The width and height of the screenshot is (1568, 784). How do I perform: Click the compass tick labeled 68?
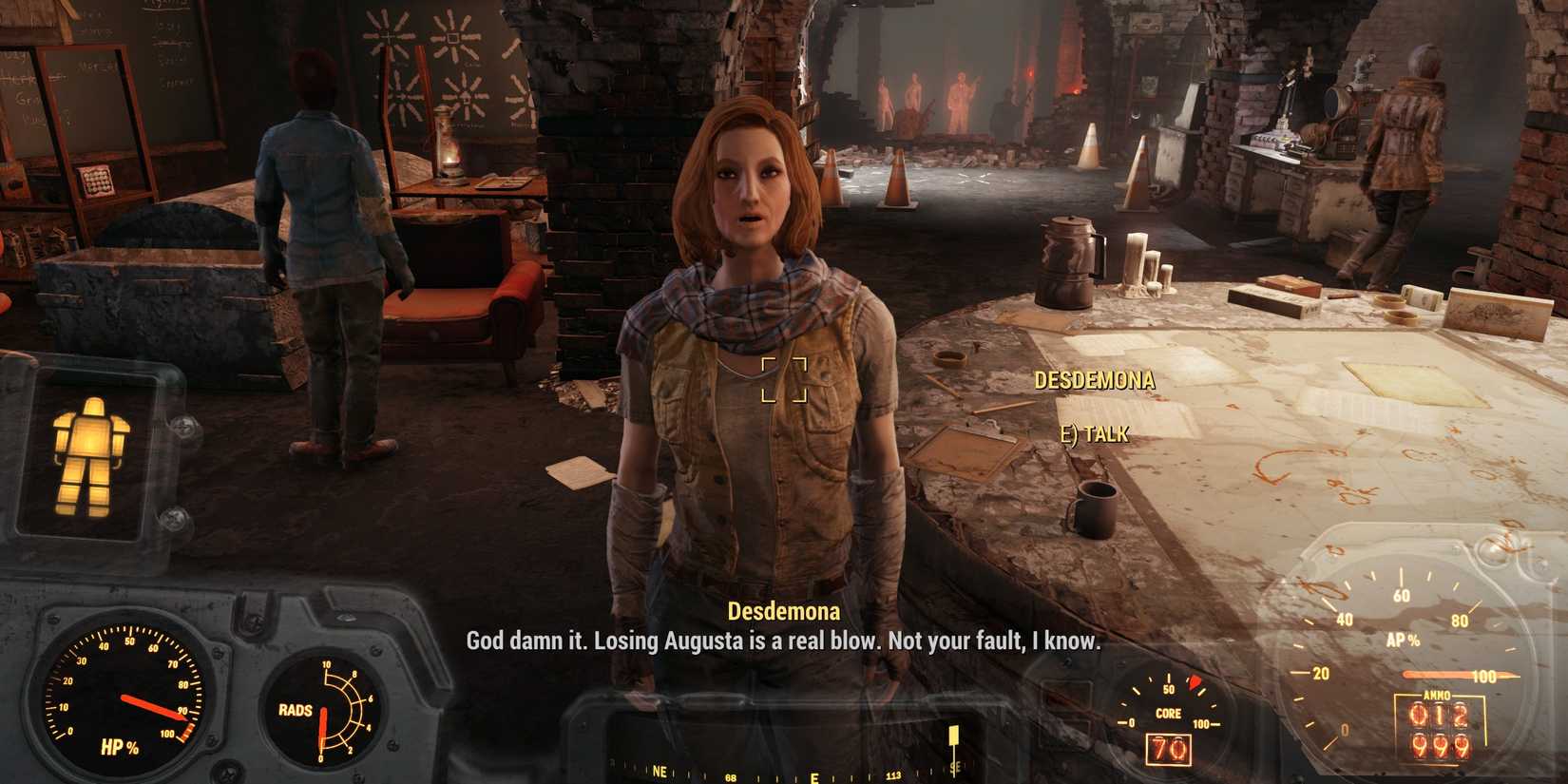[x=730, y=775]
